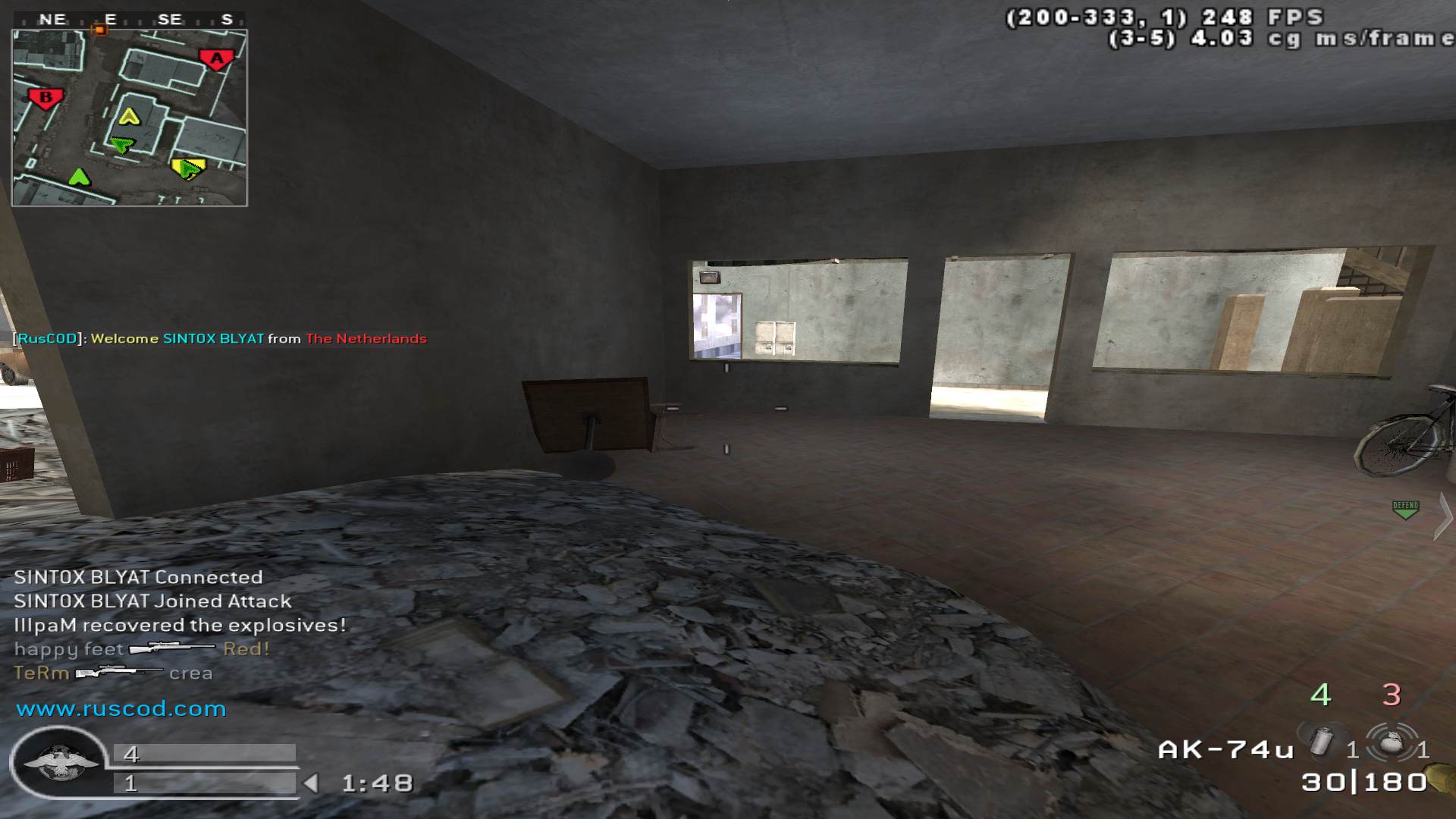
Task: Open the www.ruscod.com link
Action: click(121, 710)
